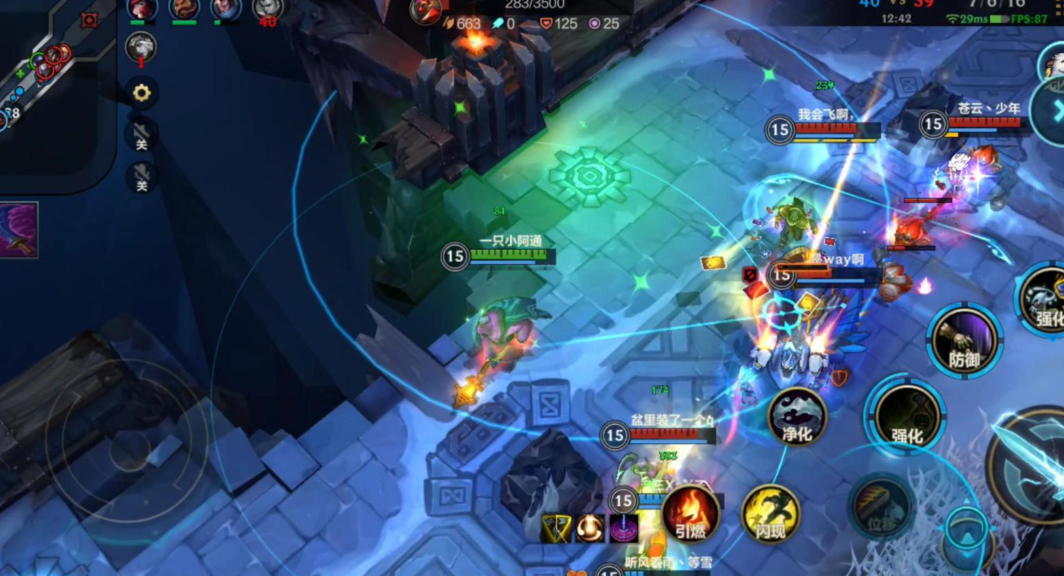The width and height of the screenshot is (1064, 576).
Task: Activate the 防御 defense ability
Action: click(x=964, y=342)
